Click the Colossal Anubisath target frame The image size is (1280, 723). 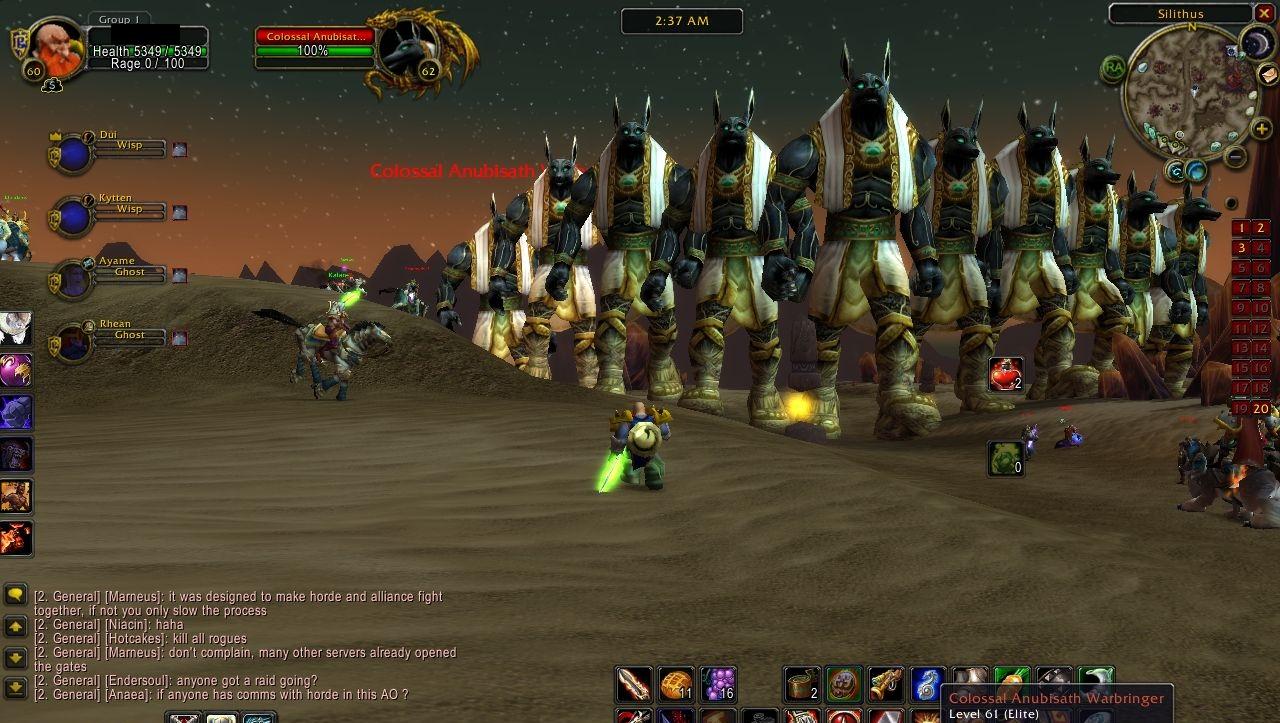(x=315, y=50)
